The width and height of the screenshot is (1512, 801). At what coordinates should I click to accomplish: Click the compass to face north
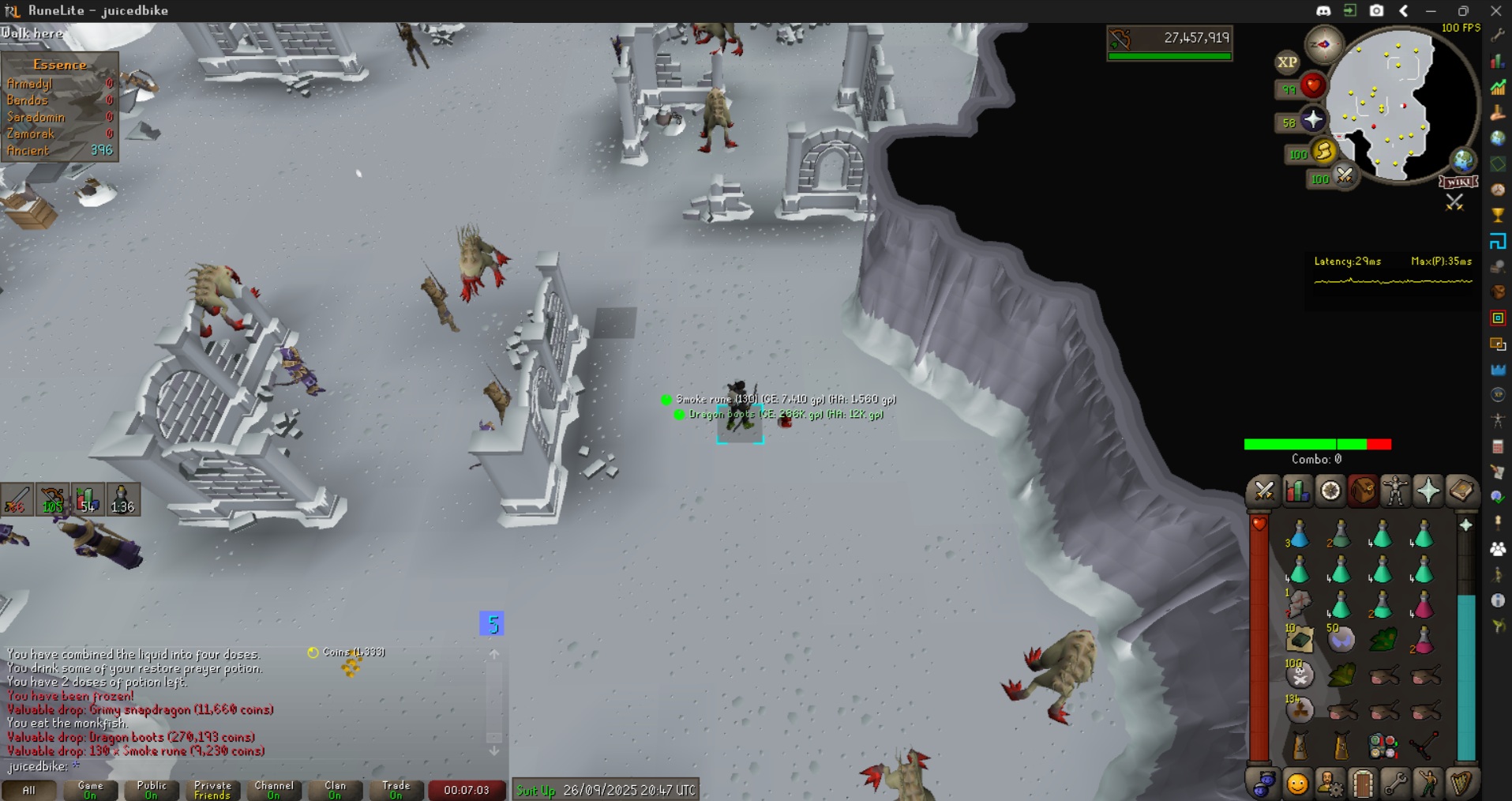coord(1323,44)
